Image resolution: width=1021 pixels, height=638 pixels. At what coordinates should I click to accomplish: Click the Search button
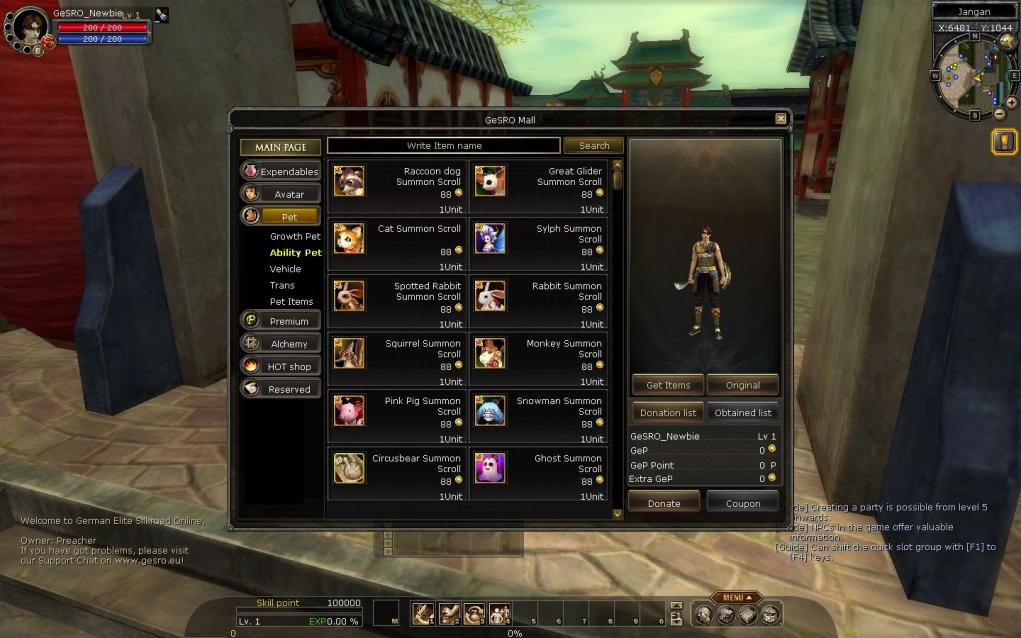point(593,146)
